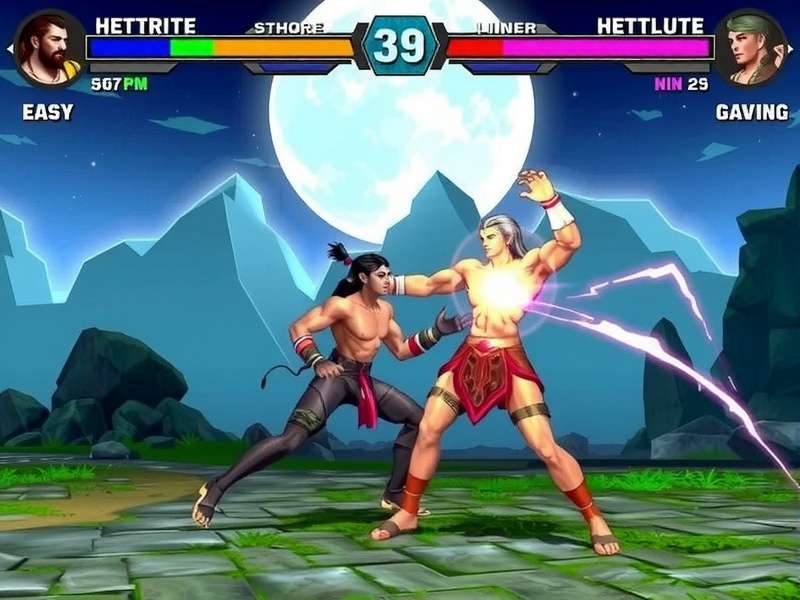Click the bearded fighter portrait

48,47
